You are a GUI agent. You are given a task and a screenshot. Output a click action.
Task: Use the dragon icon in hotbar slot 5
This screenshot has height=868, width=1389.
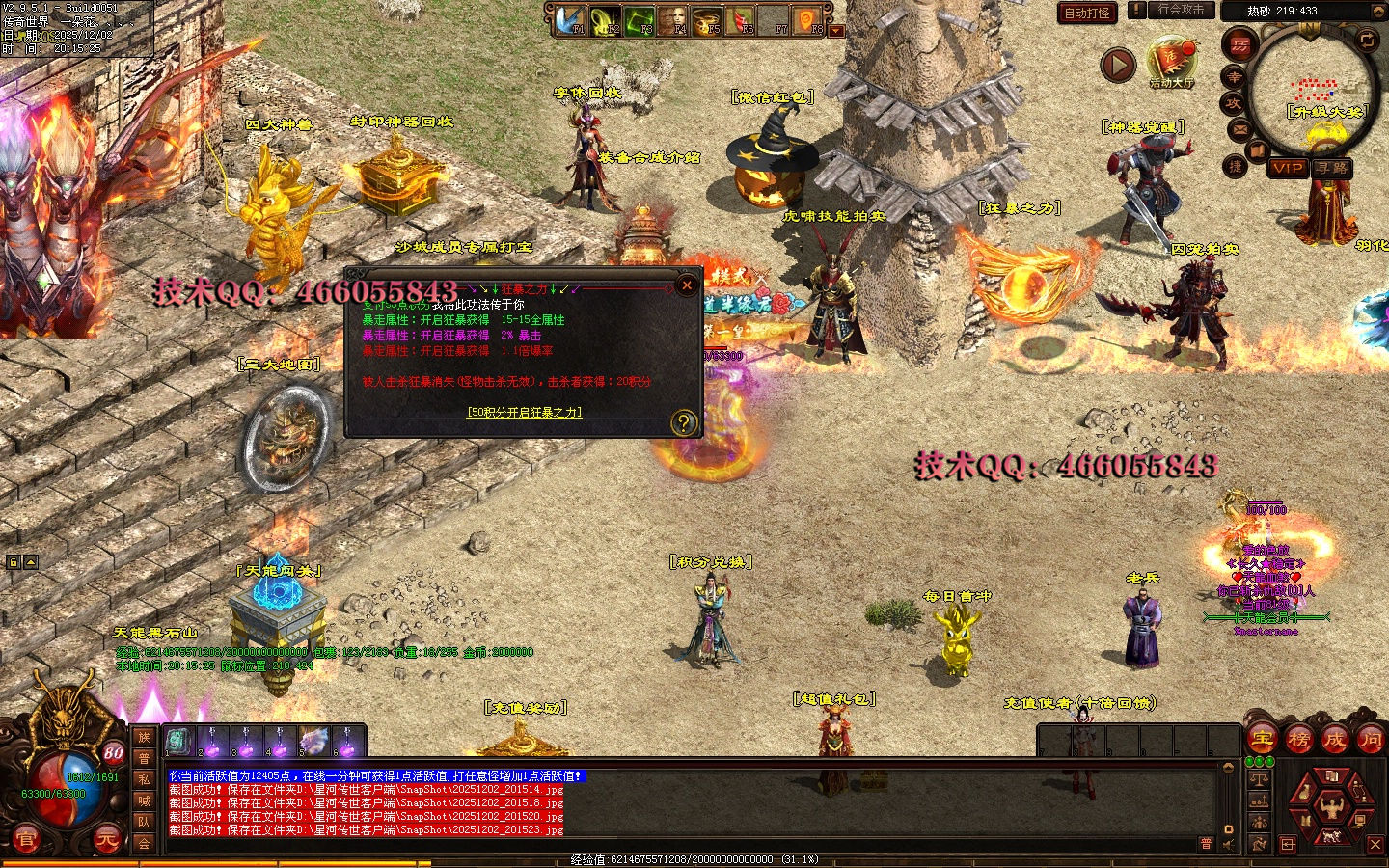point(313,741)
